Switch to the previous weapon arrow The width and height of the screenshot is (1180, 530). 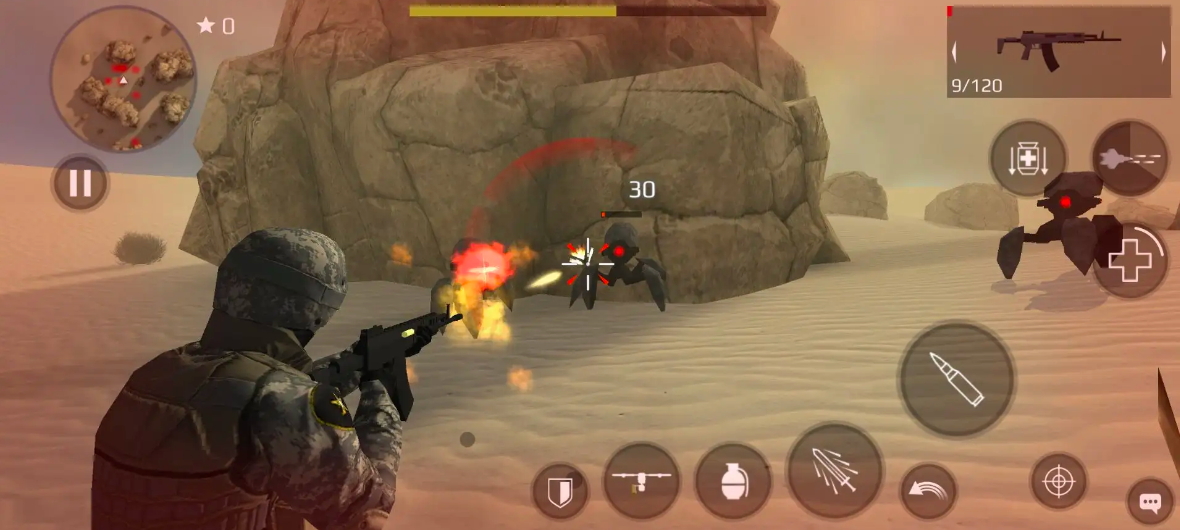pyautogui.click(x=955, y=52)
